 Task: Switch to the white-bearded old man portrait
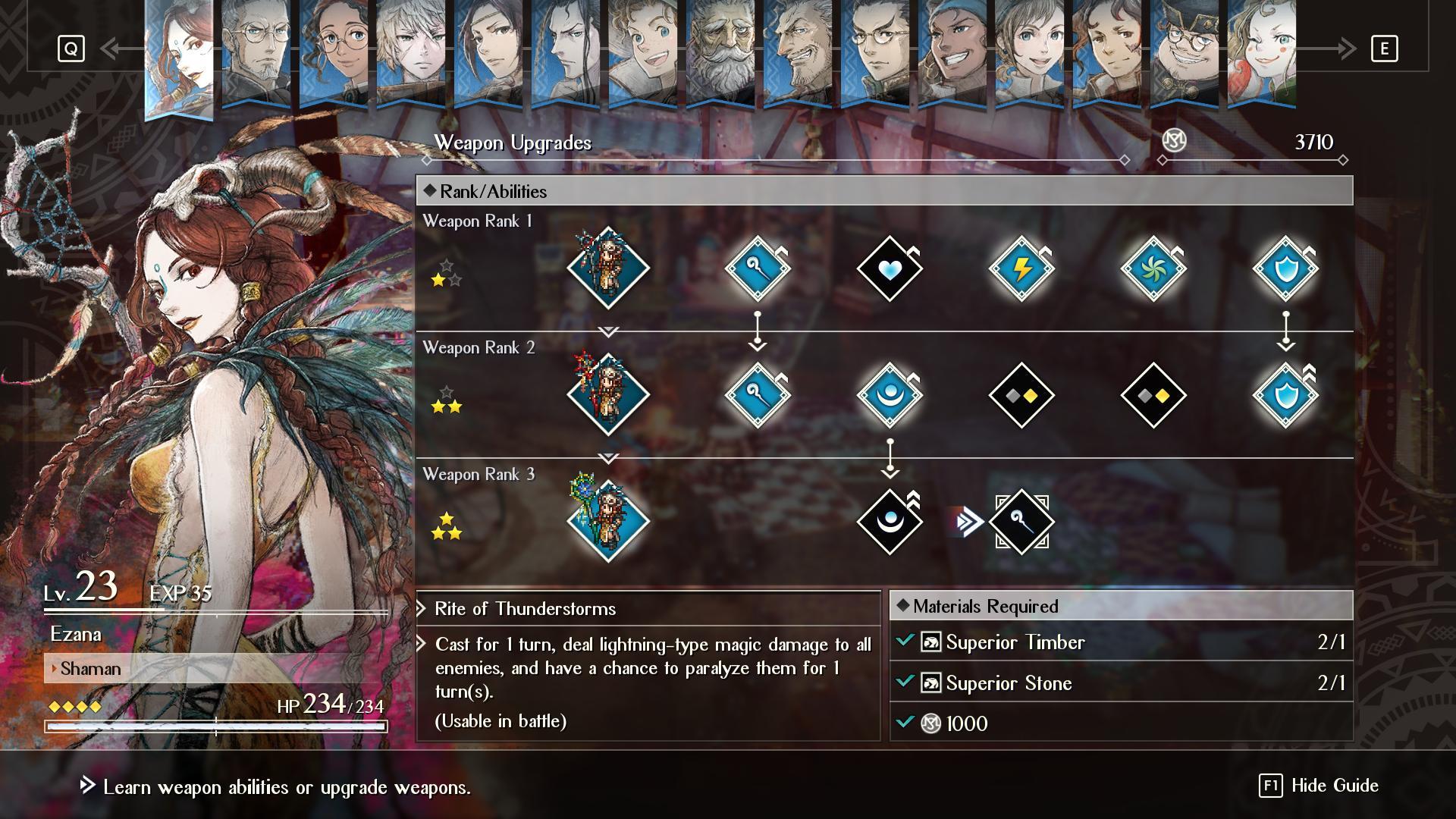tap(720, 53)
